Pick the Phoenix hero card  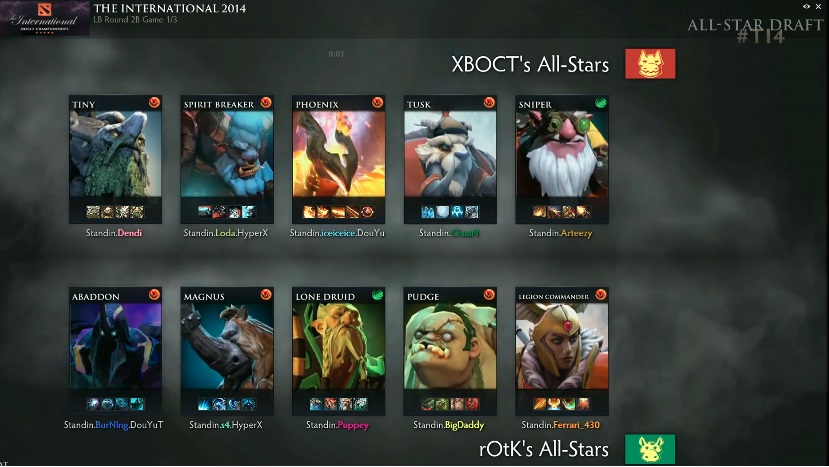(x=339, y=155)
